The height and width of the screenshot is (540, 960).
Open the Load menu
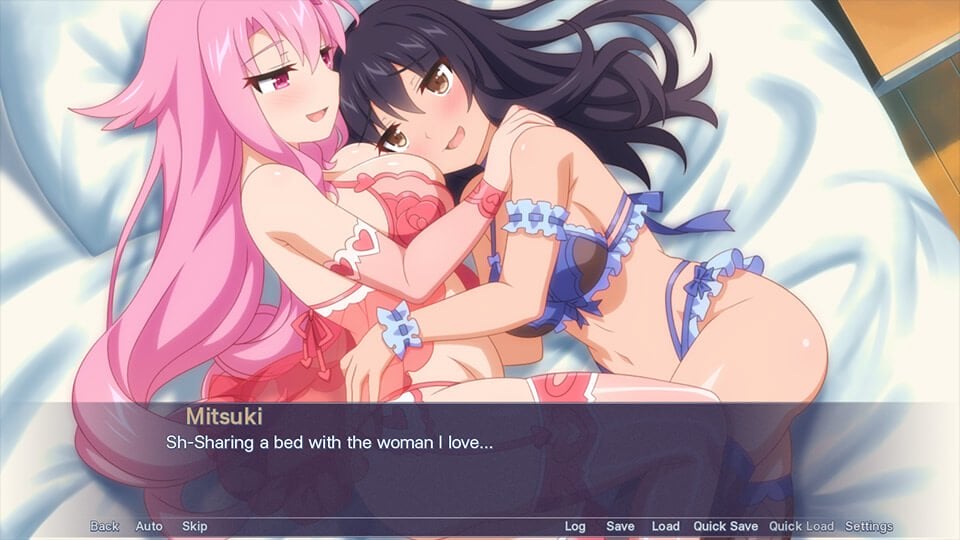coord(665,526)
